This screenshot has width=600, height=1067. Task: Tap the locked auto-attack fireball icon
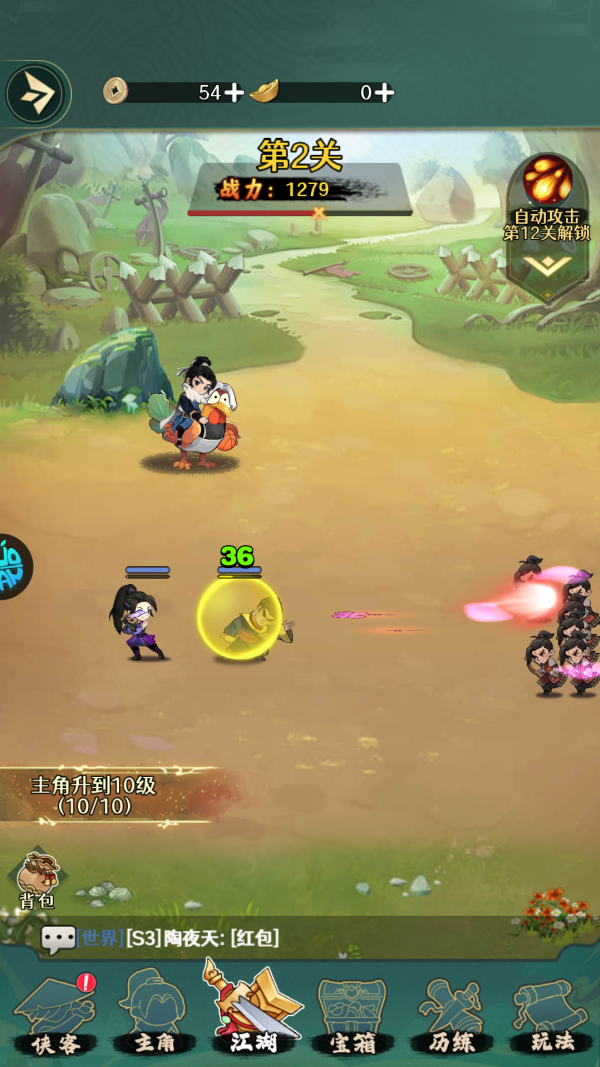tap(547, 182)
